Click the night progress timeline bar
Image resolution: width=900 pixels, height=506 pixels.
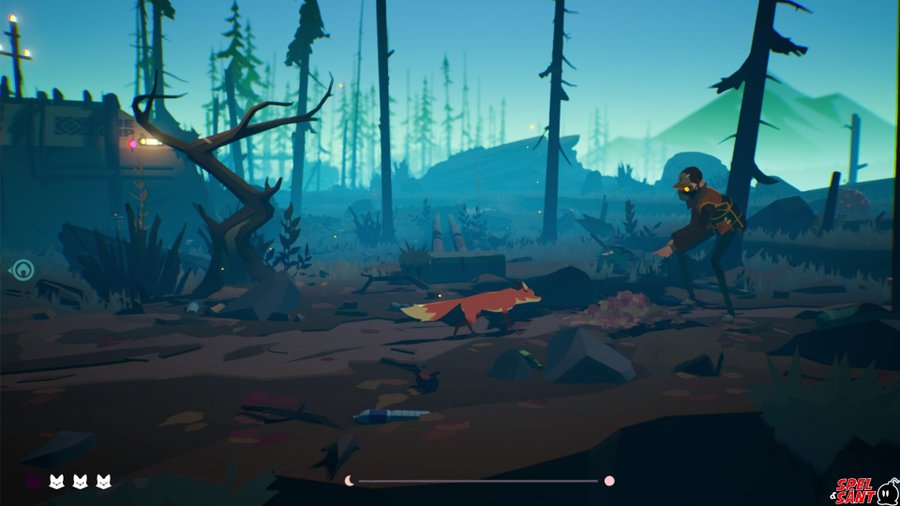pyautogui.click(x=478, y=481)
